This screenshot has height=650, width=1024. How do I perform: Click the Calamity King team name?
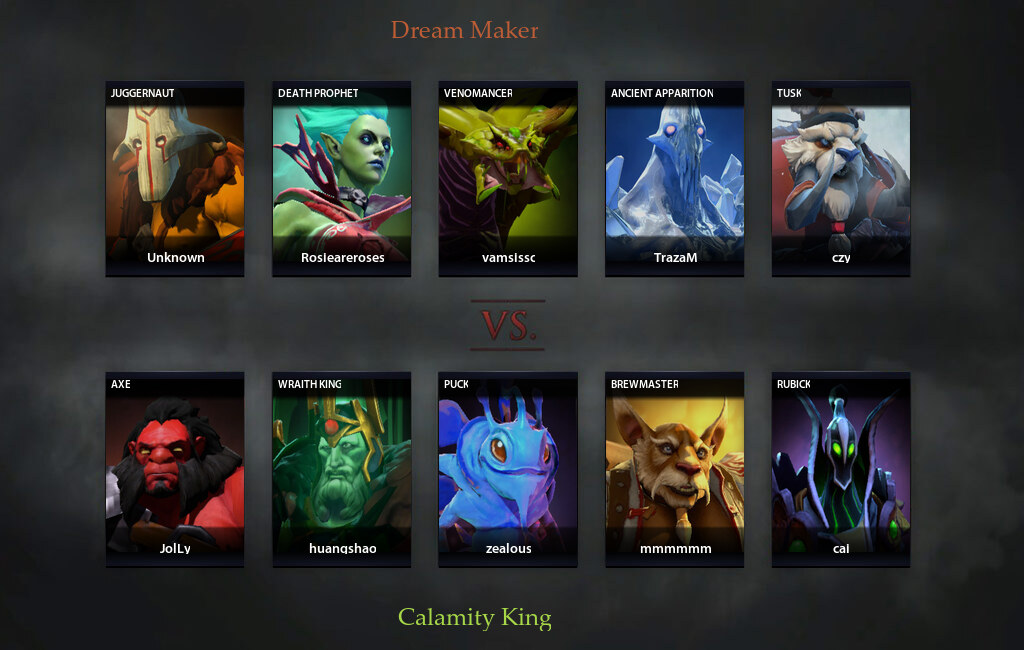pyautogui.click(x=475, y=618)
